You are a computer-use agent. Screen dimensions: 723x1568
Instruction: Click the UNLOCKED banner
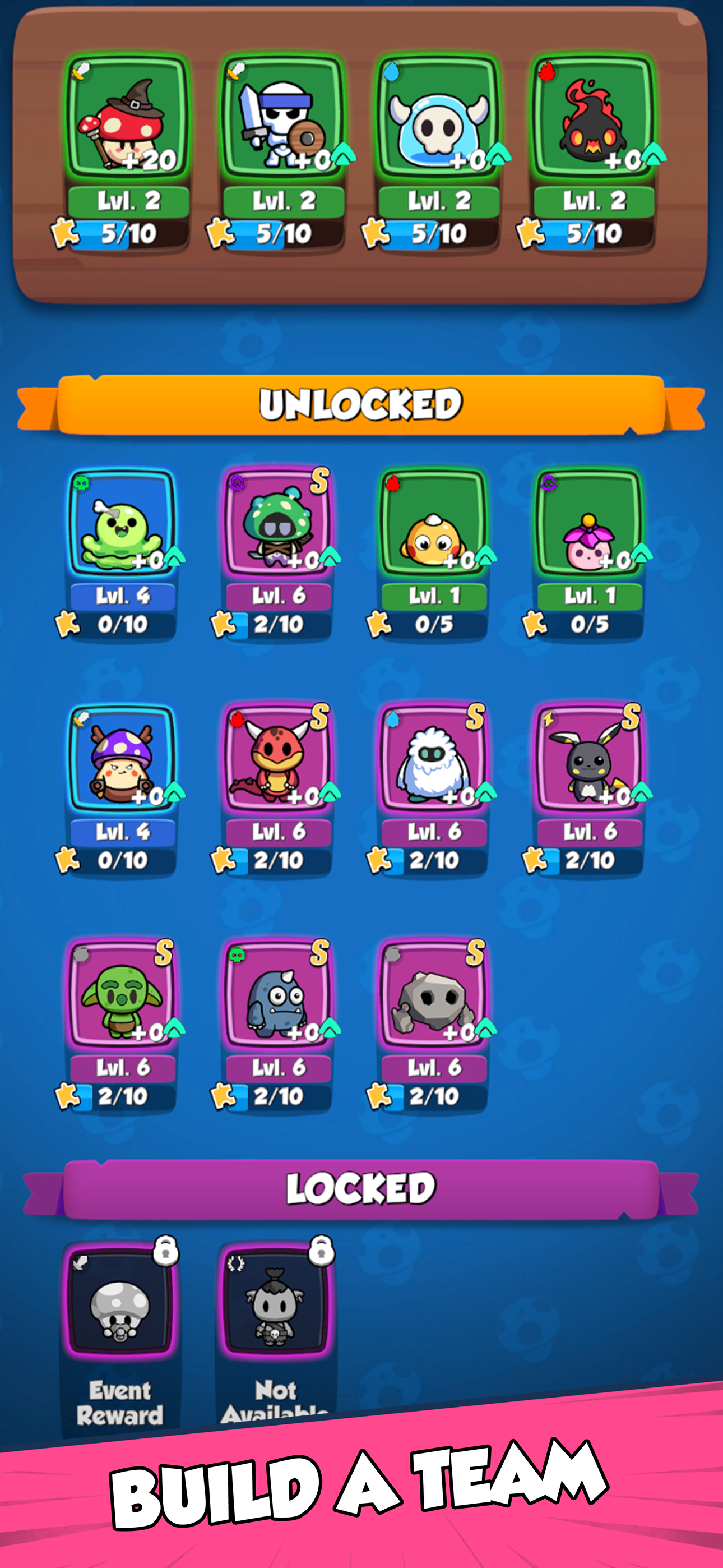point(361,404)
